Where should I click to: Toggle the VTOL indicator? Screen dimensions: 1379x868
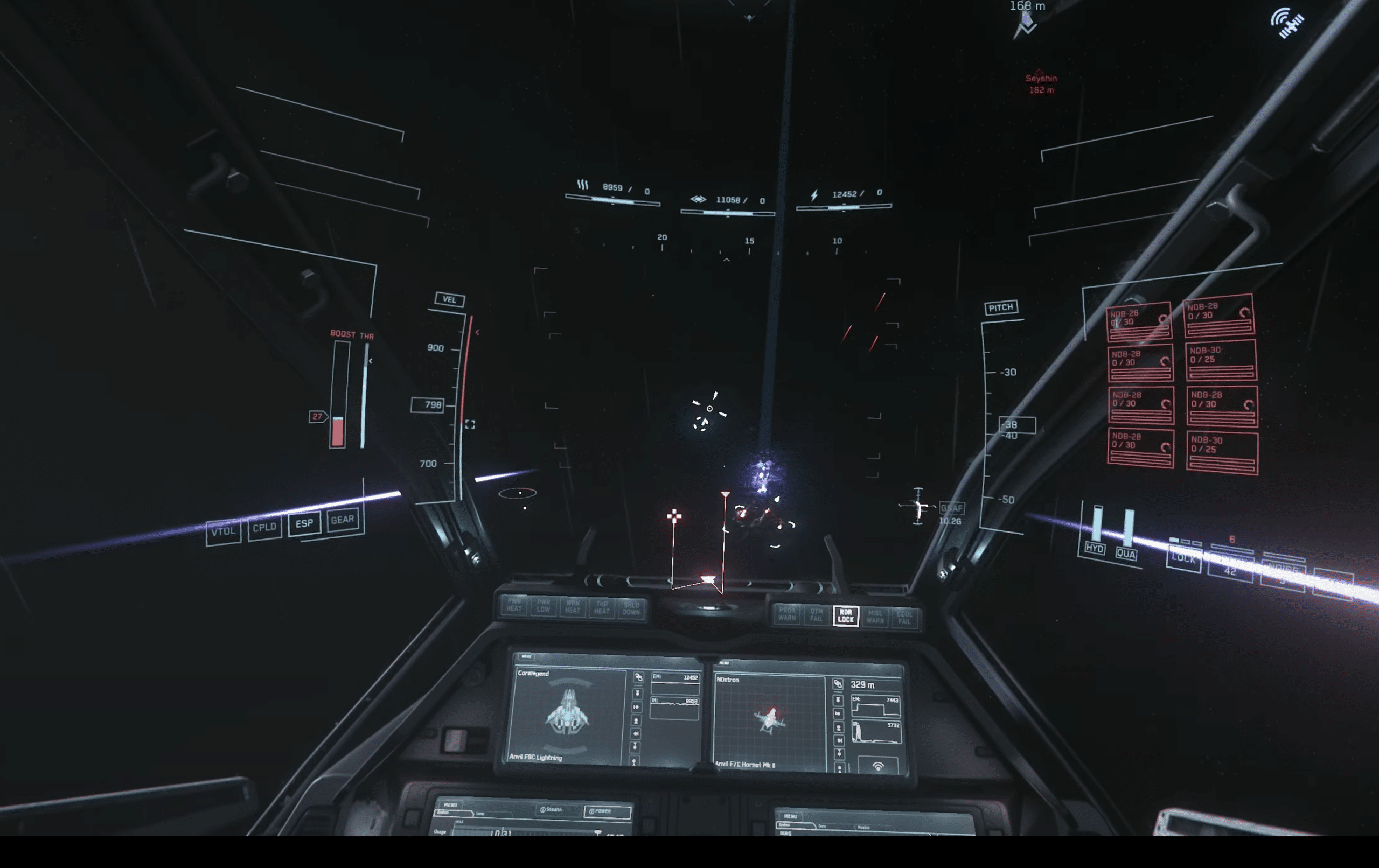pyautogui.click(x=223, y=532)
